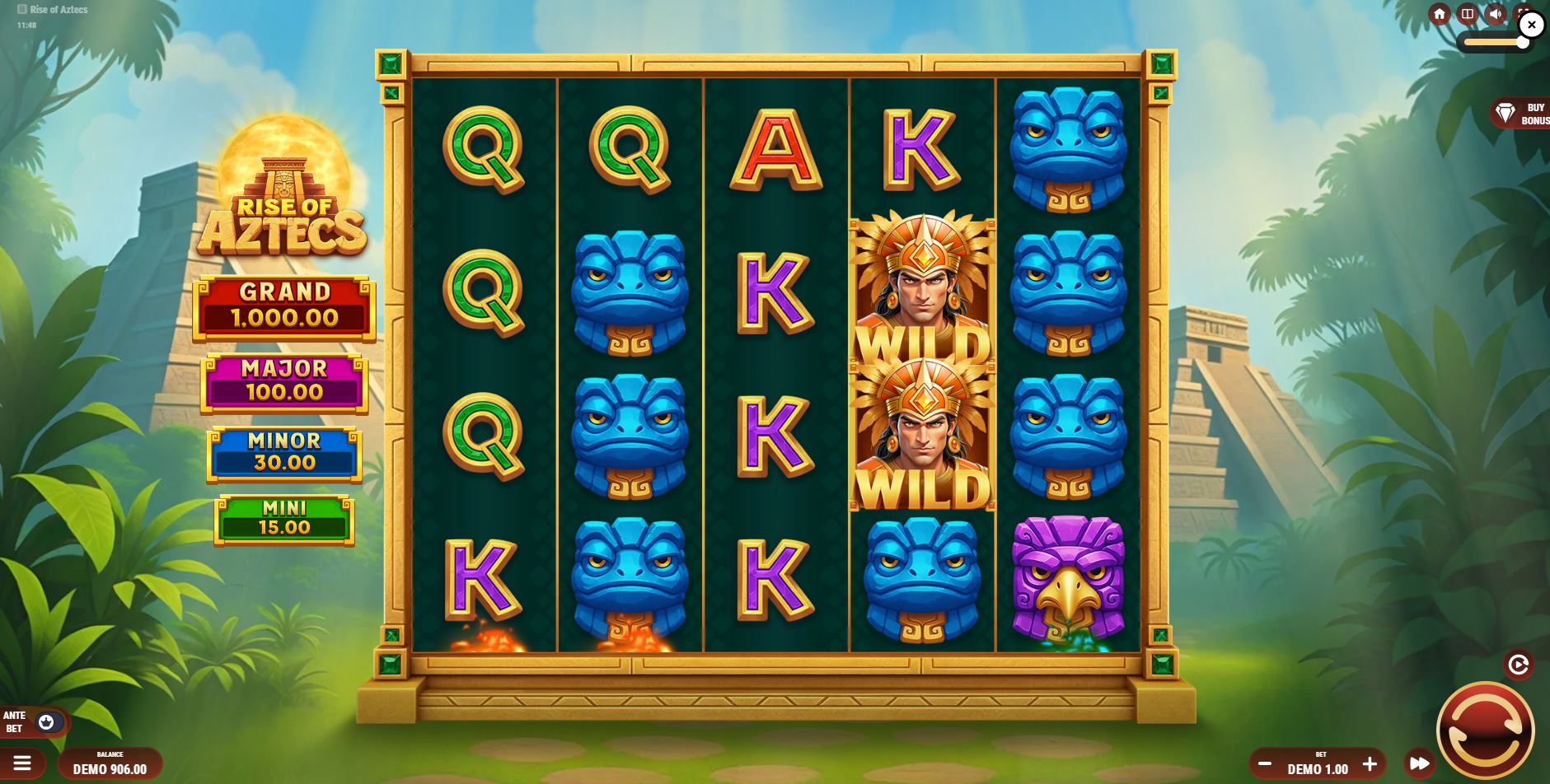Click the crown icon on the Ante Bet control
Viewport: 1550px width, 784px height.
49,720
